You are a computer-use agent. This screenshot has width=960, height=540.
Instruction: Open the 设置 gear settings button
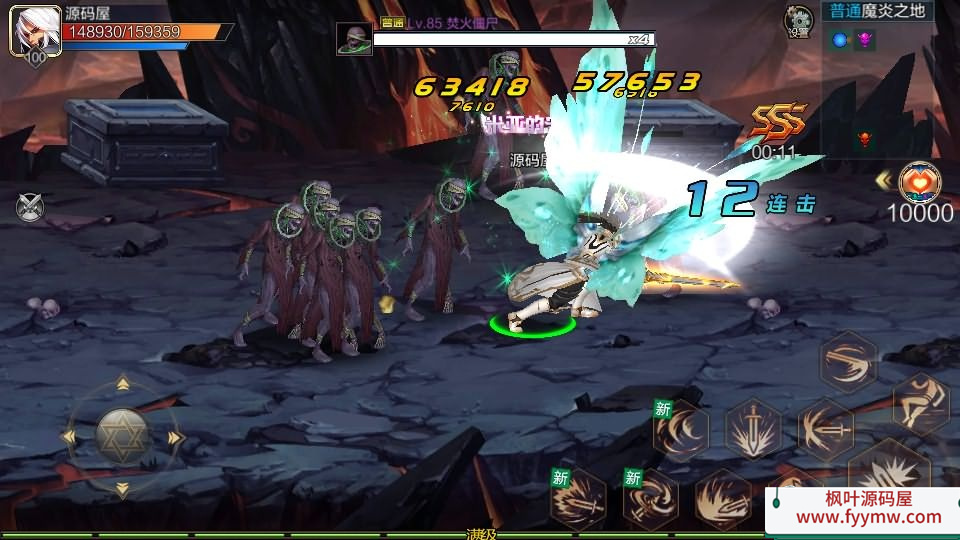pyautogui.click(x=799, y=20)
